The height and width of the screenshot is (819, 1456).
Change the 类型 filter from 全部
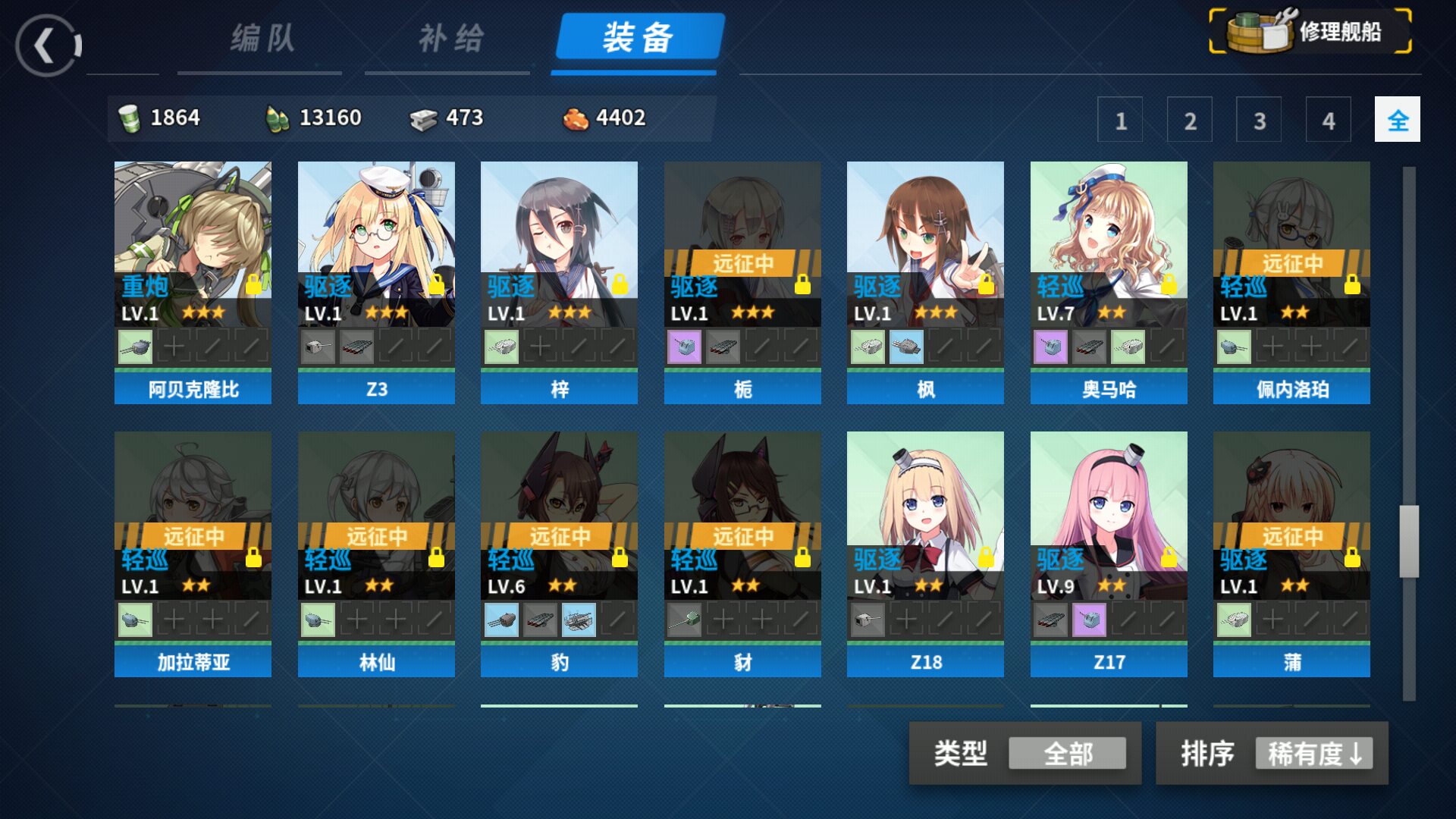click(1067, 754)
